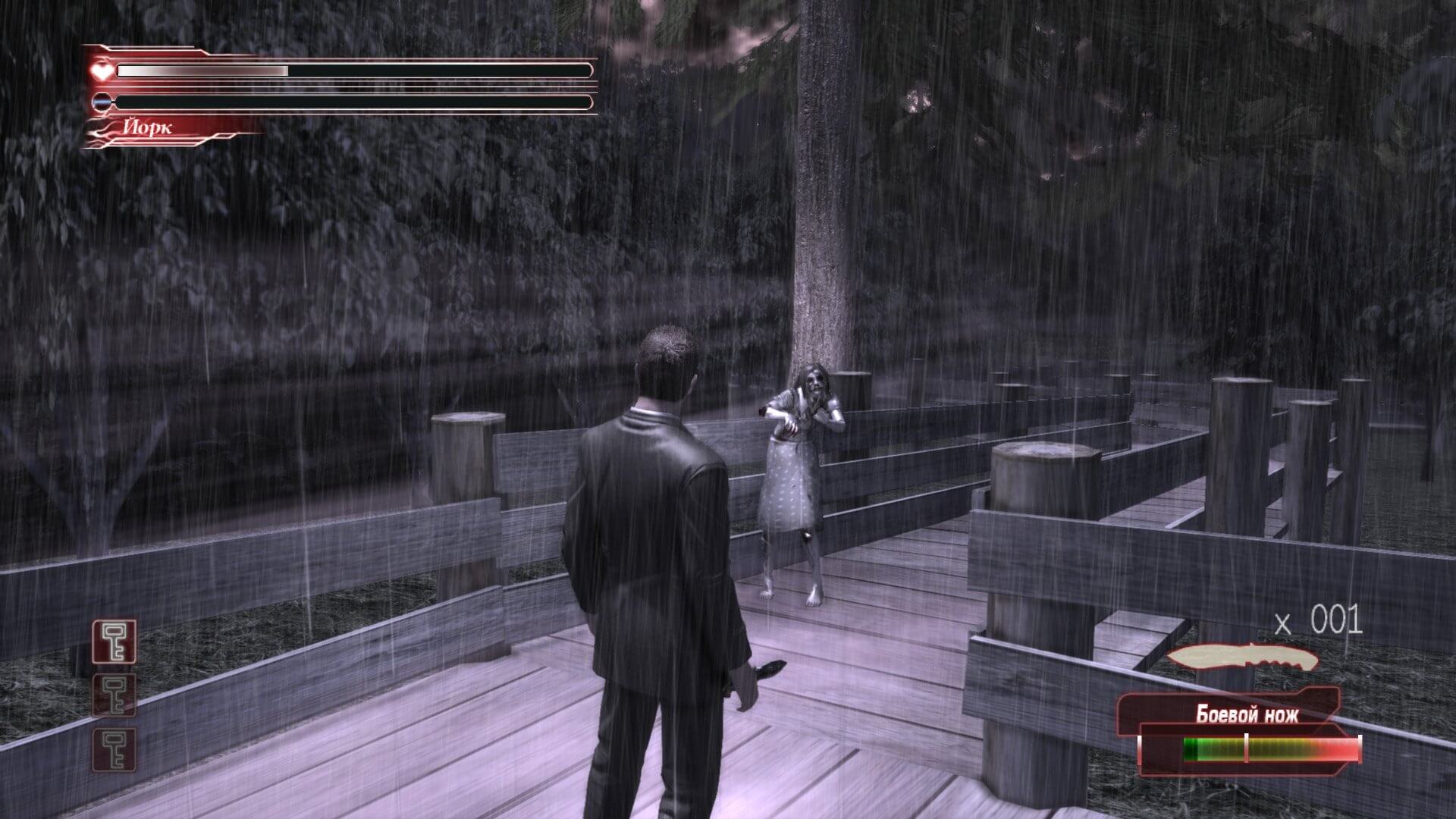This screenshot has height=819, width=1456.
Task: Click the Йорк character name tag
Action: click(x=149, y=127)
